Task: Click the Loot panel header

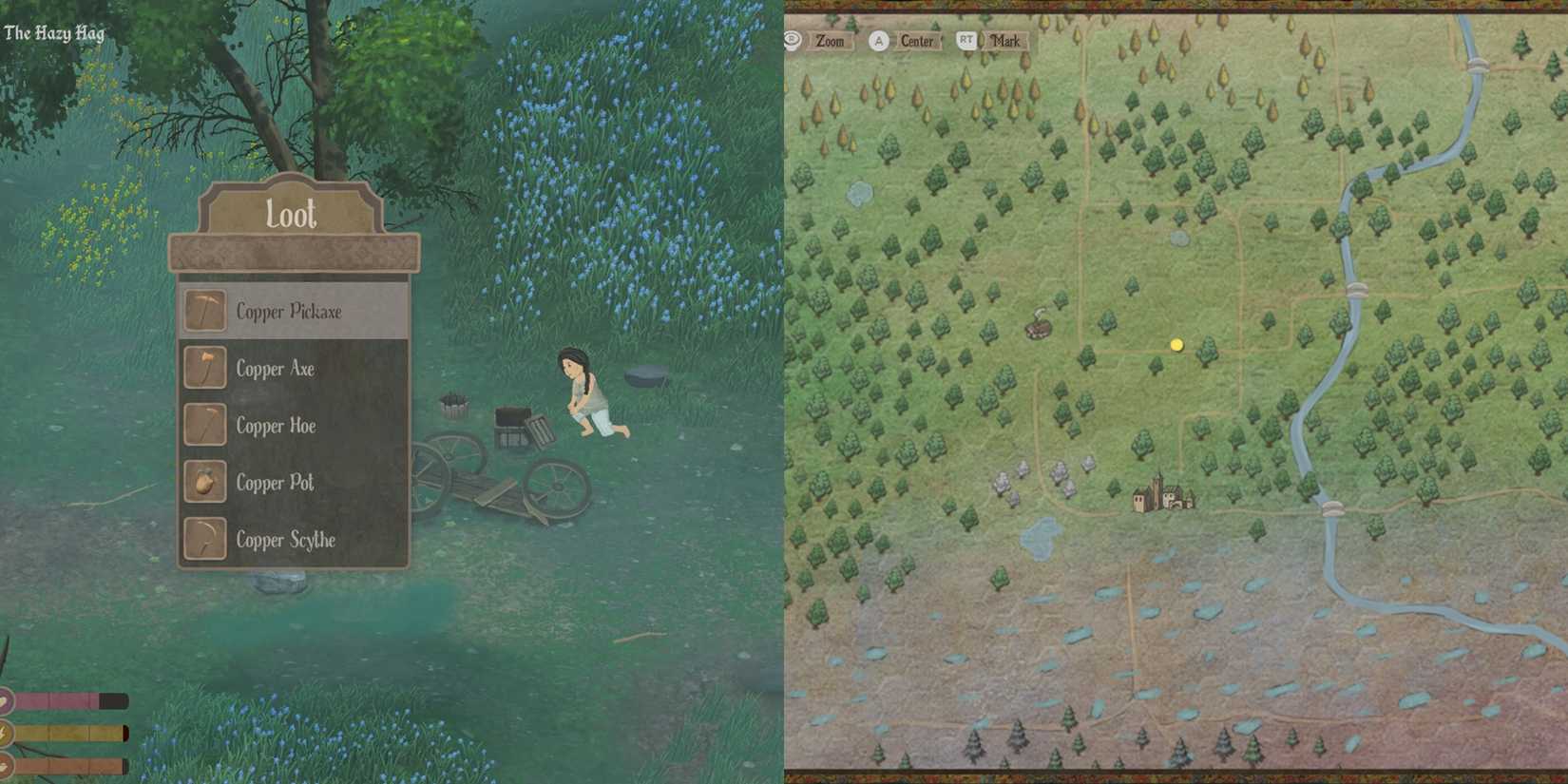Action: point(291,215)
